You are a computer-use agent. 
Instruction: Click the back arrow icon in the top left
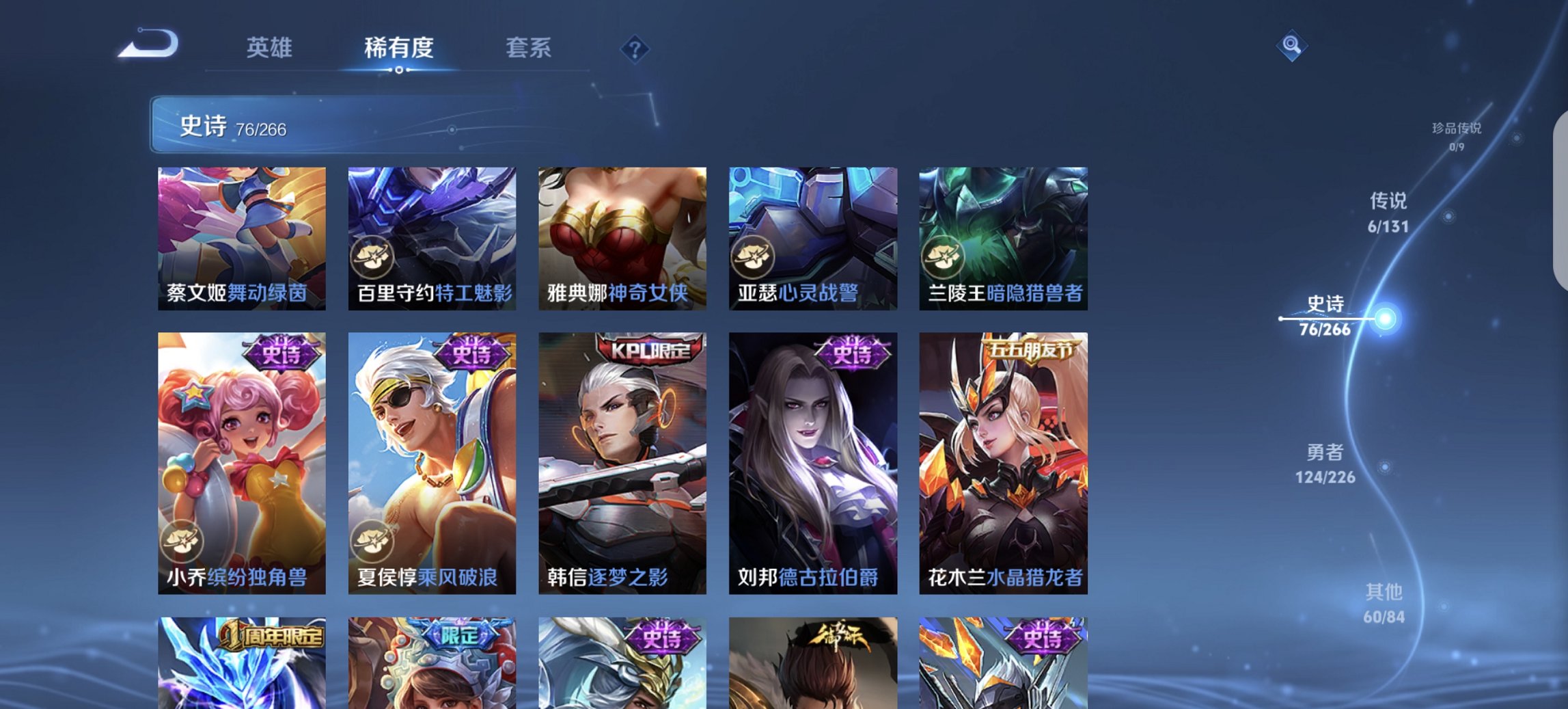pyautogui.click(x=149, y=43)
